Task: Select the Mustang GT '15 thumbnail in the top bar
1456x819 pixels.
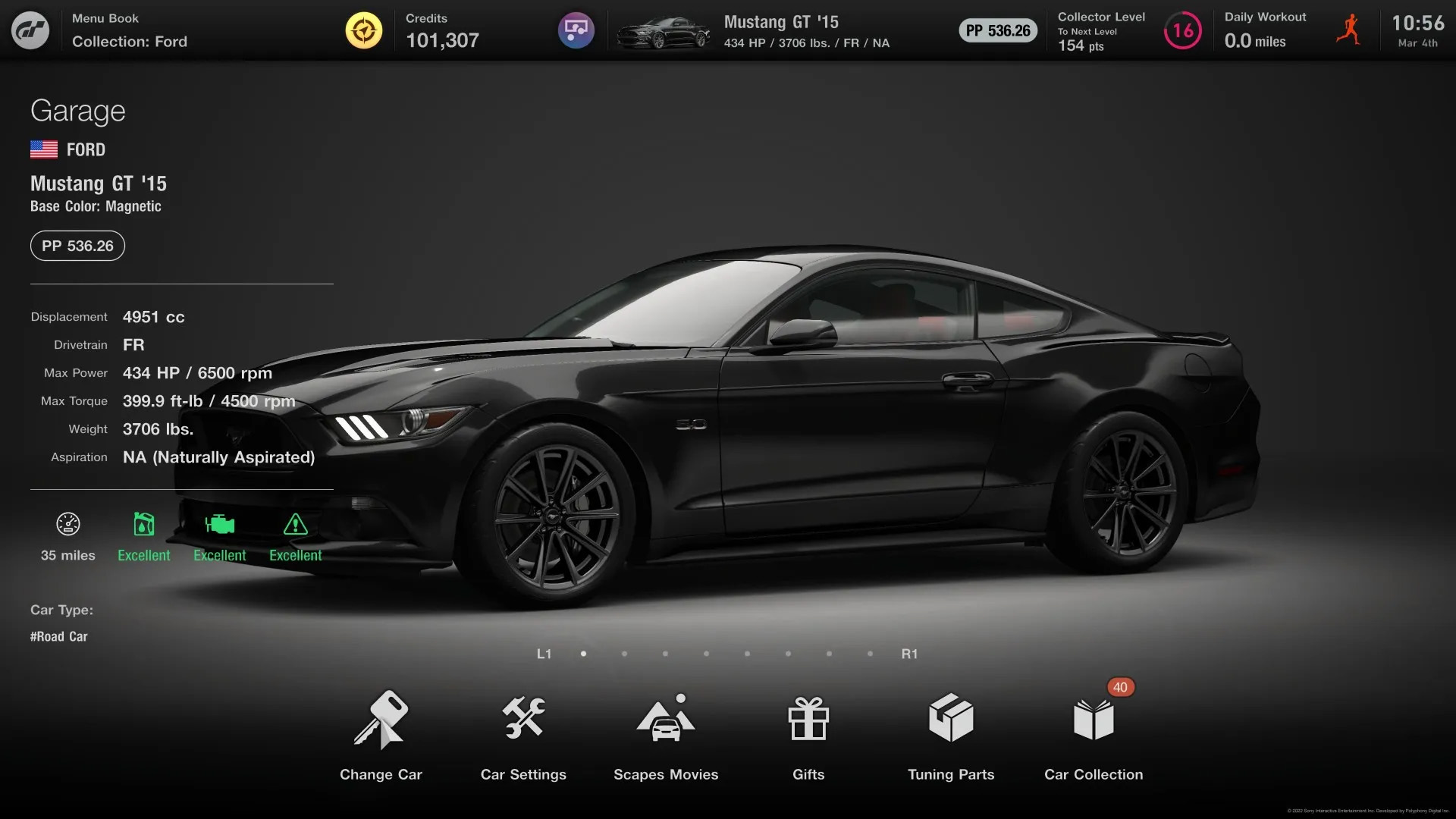Action: (663, 32)
